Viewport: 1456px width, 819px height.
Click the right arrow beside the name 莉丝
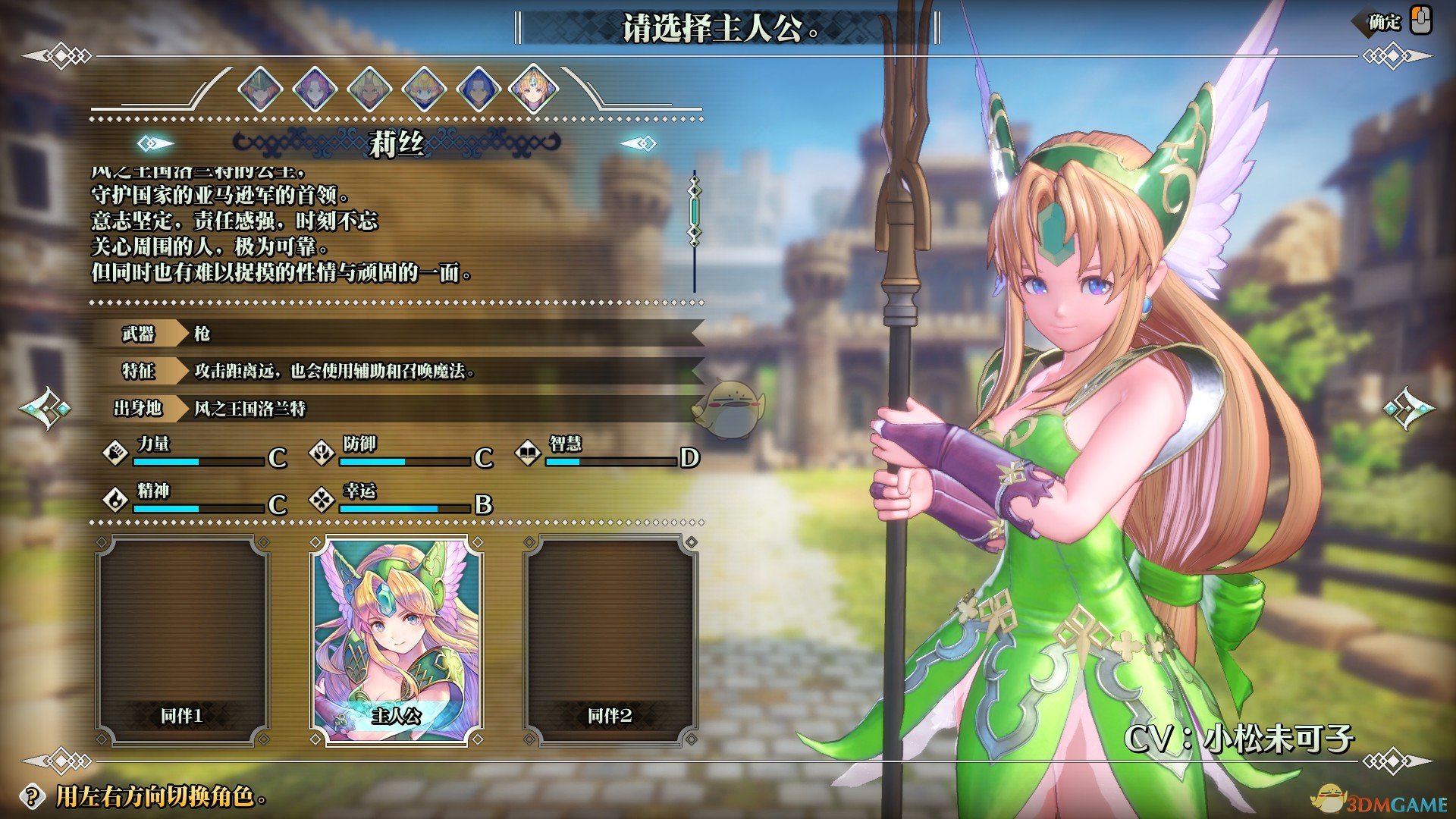coord(639,143)
